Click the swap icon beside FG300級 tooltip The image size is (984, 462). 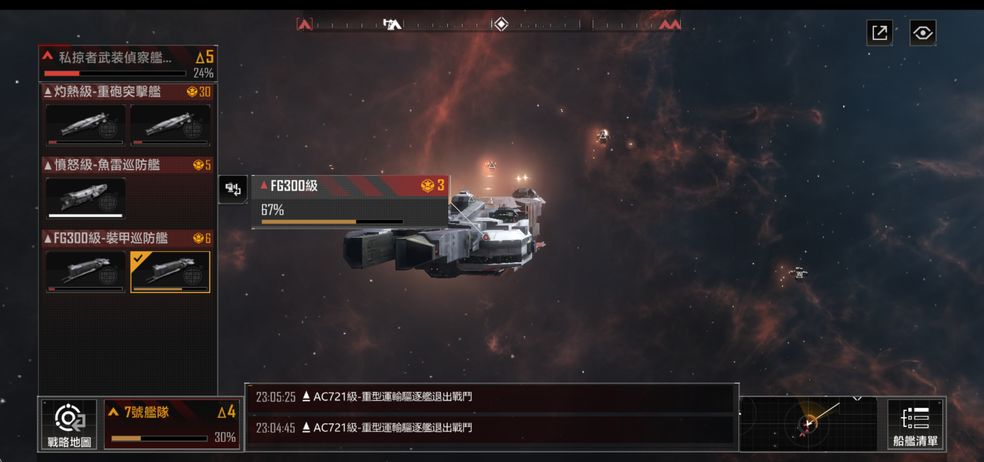tap(233, 188)
